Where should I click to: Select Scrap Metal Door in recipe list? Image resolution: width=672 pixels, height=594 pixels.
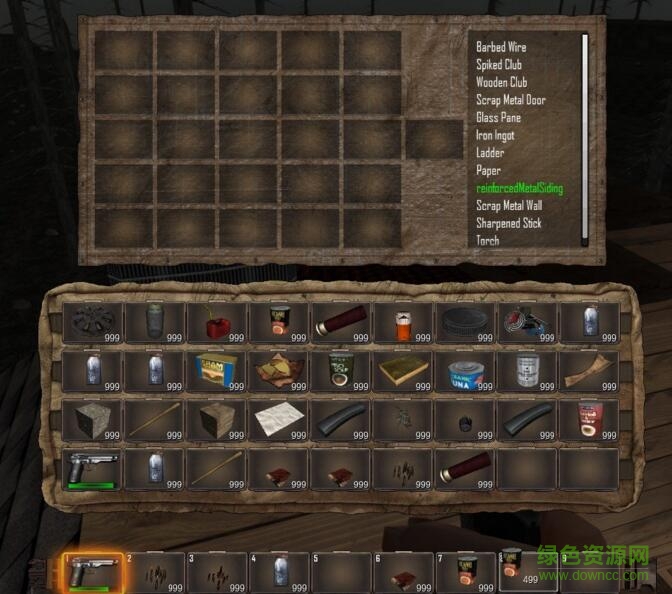(x=511, y=100)
